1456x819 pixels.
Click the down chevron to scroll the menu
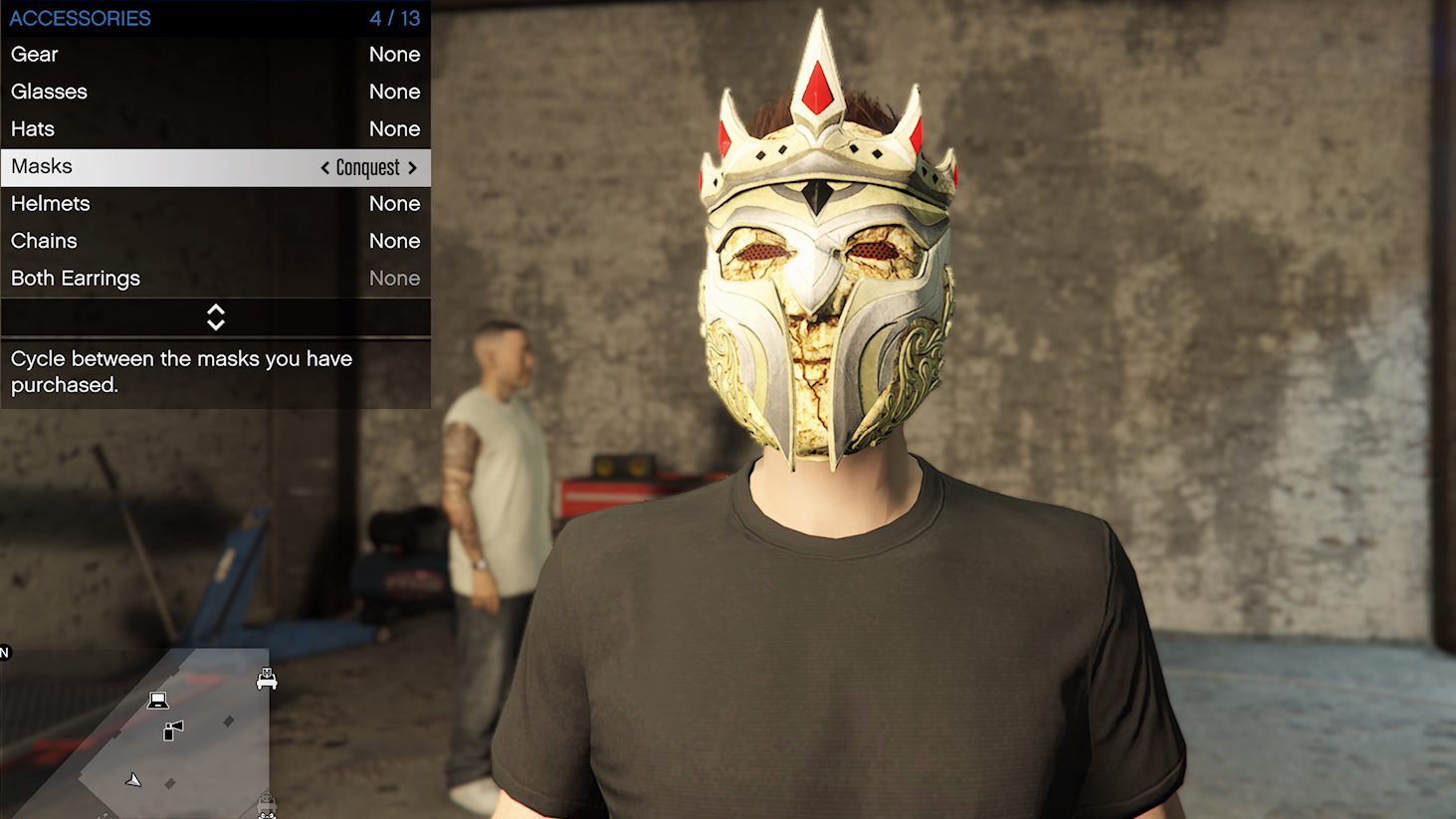pos(216,323)
